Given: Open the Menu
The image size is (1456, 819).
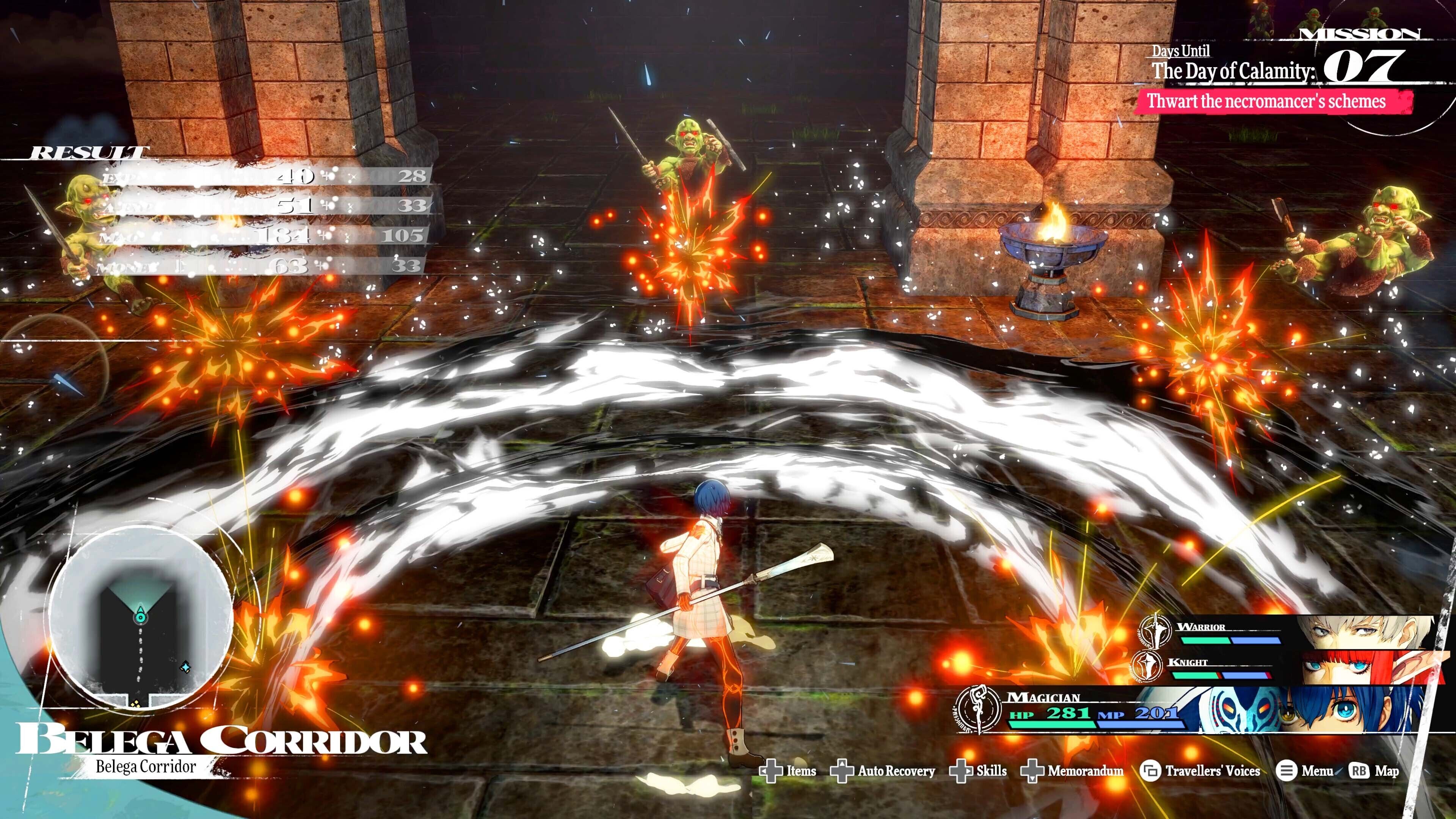Looking at the screenshot, I should (x=1305, y=771).
